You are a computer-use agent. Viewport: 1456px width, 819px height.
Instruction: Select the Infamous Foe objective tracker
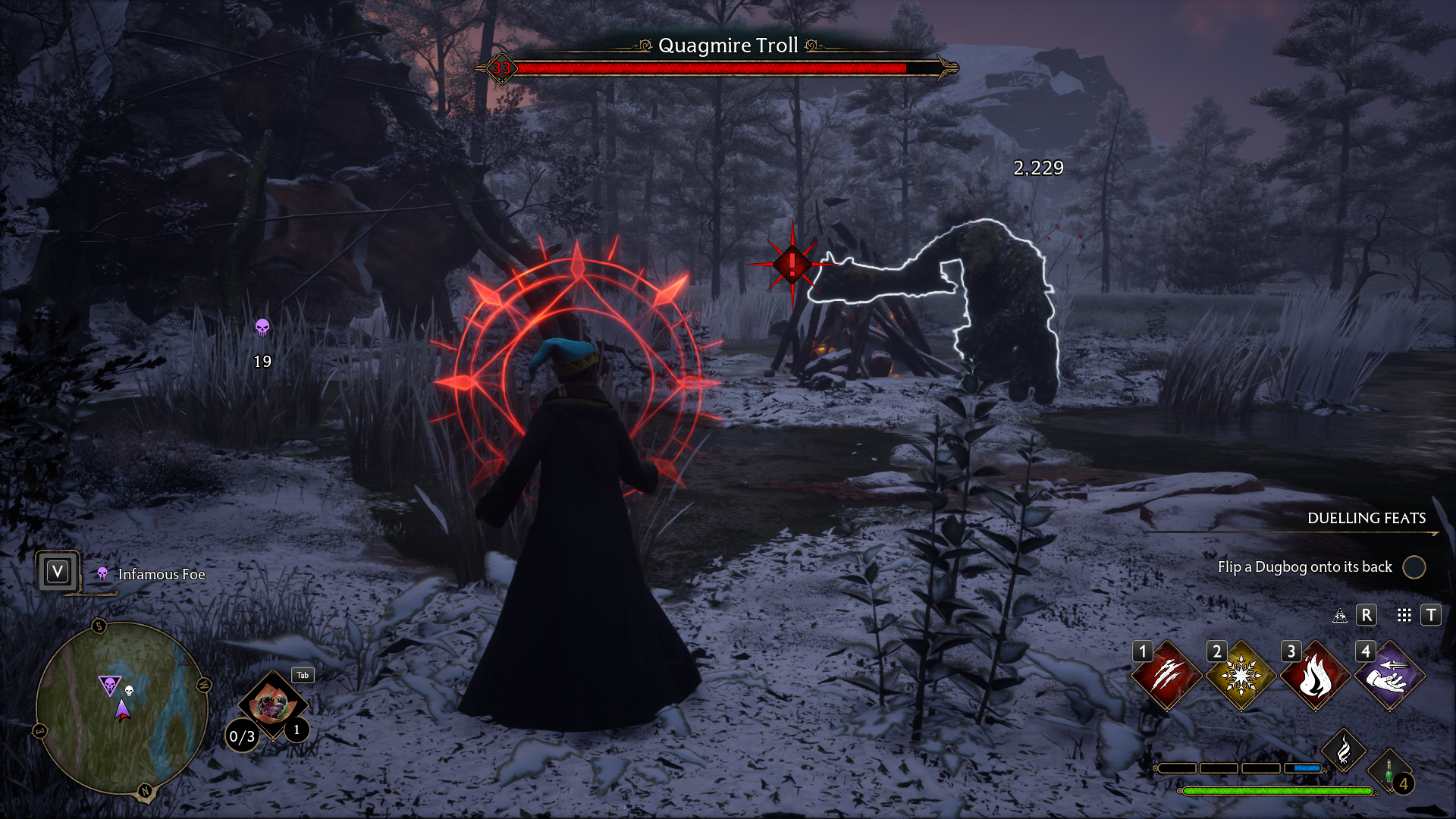(x=161, y=575)
